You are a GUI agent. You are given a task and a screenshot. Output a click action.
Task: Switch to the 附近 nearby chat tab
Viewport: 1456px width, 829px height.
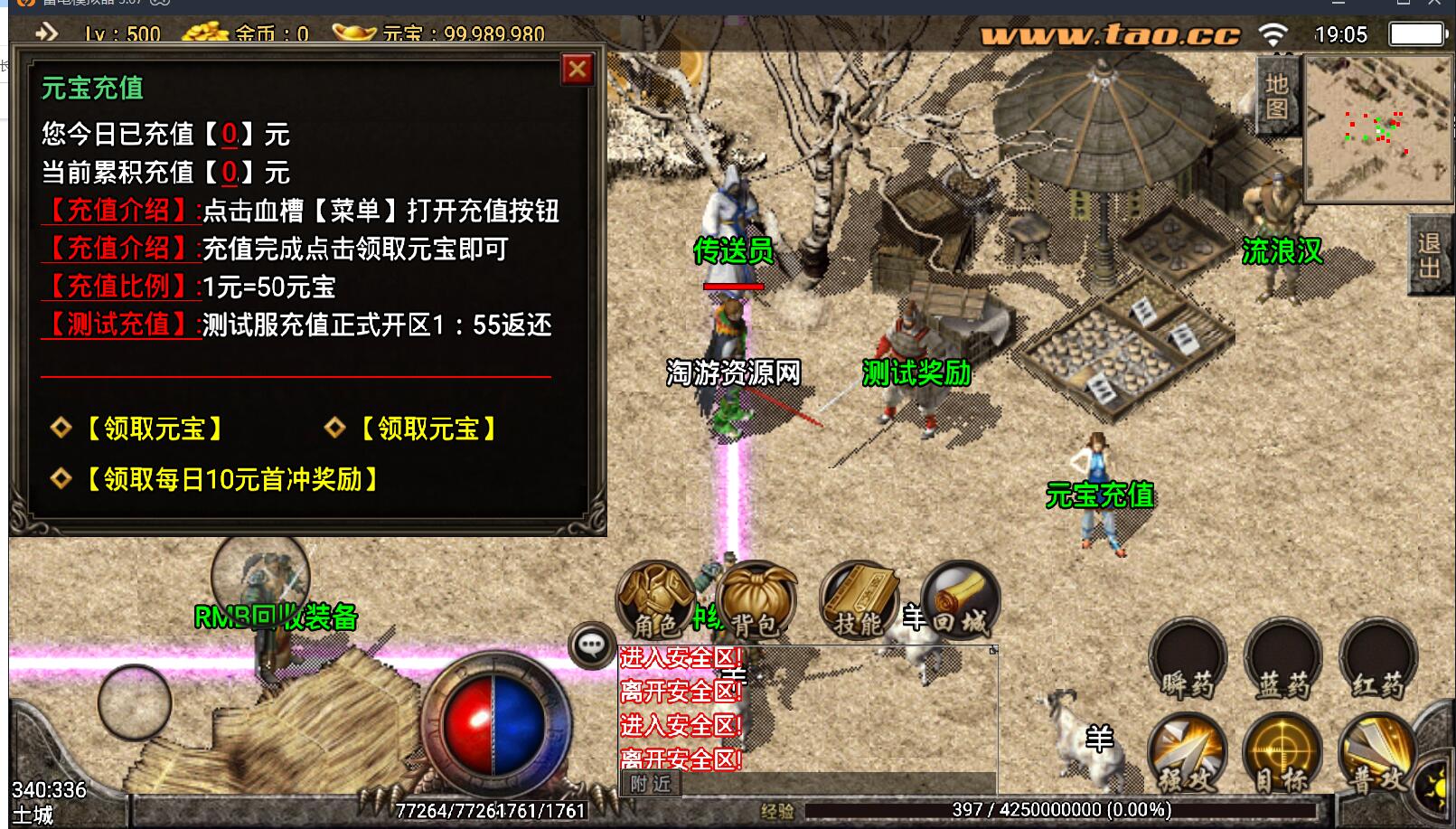(651, 784)
